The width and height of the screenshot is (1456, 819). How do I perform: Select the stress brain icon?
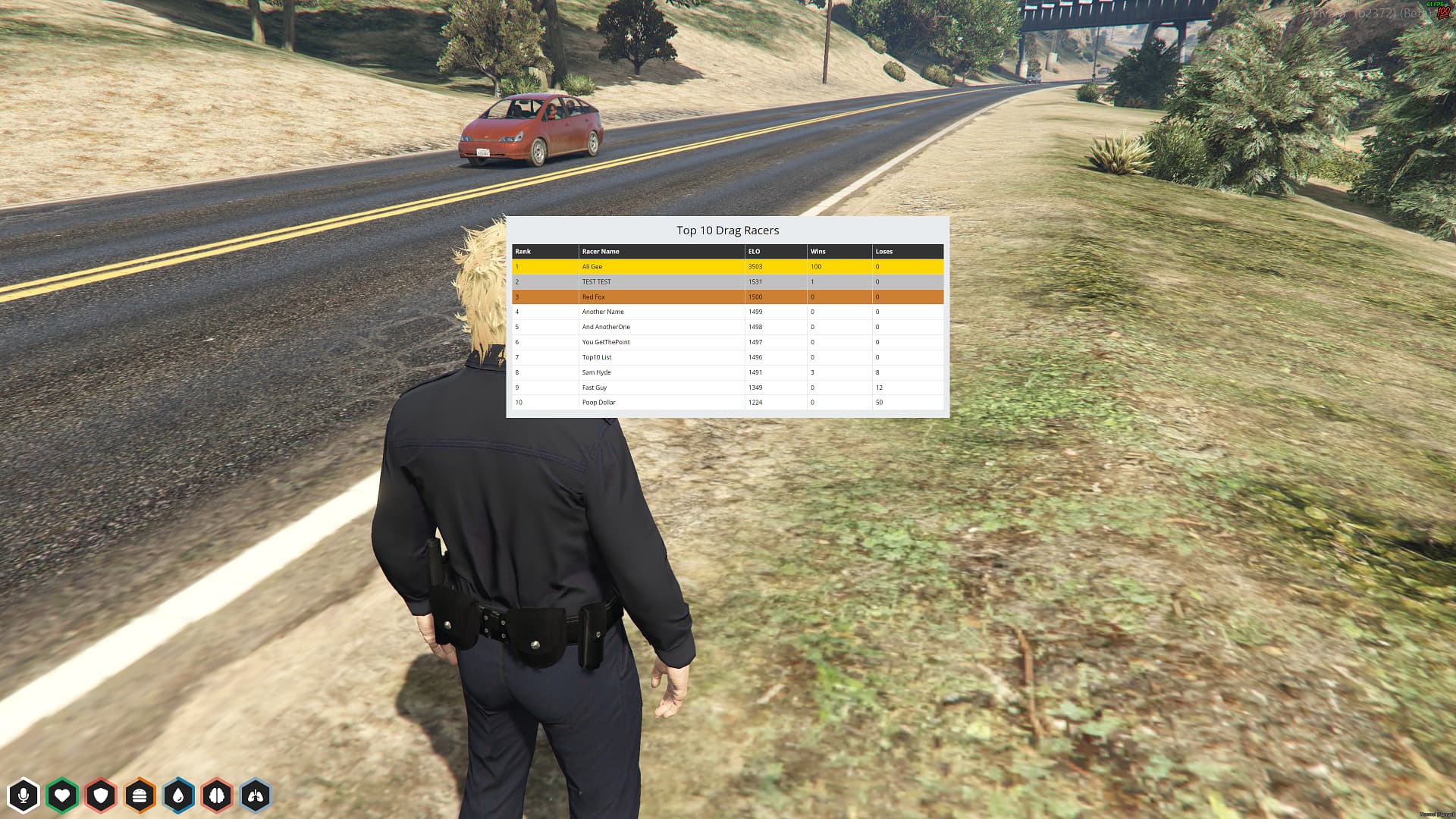click(x=218, y=795)
